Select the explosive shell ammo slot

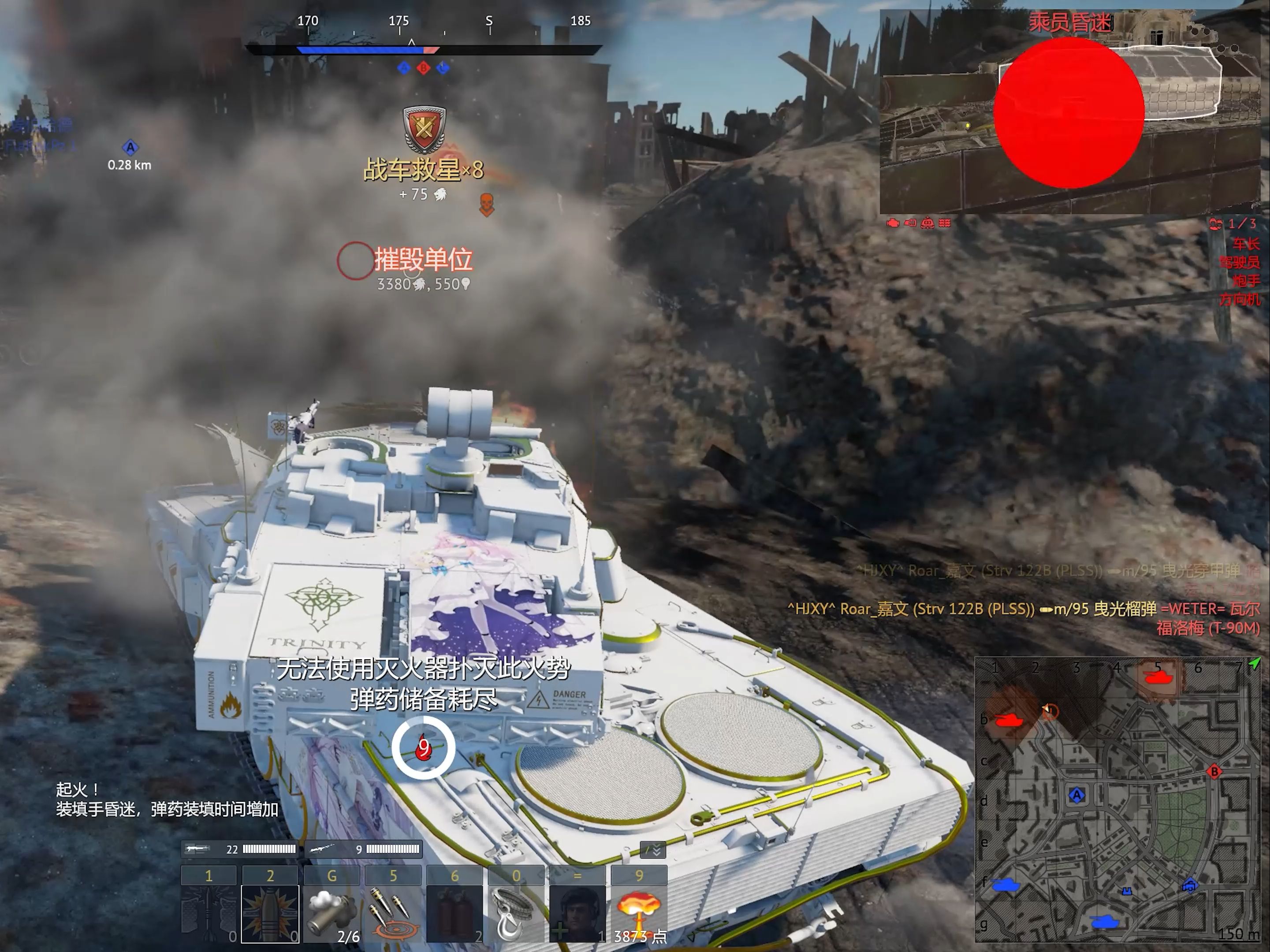click(x=270, y=914)
